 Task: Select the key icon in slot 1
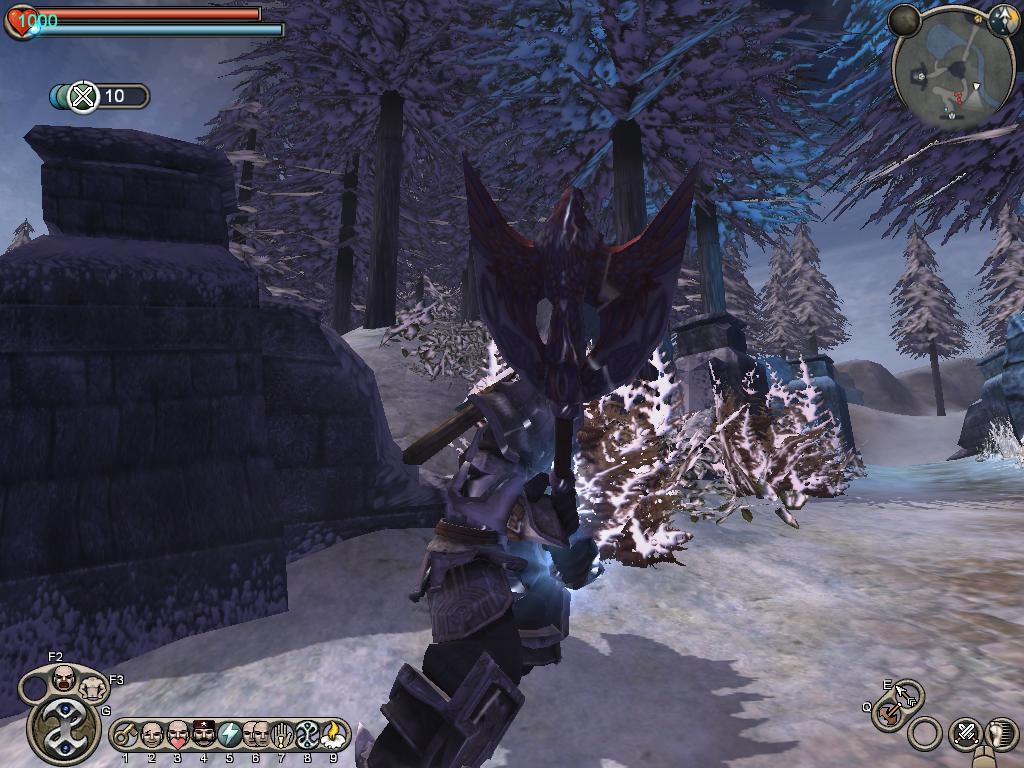pos(126,736)
